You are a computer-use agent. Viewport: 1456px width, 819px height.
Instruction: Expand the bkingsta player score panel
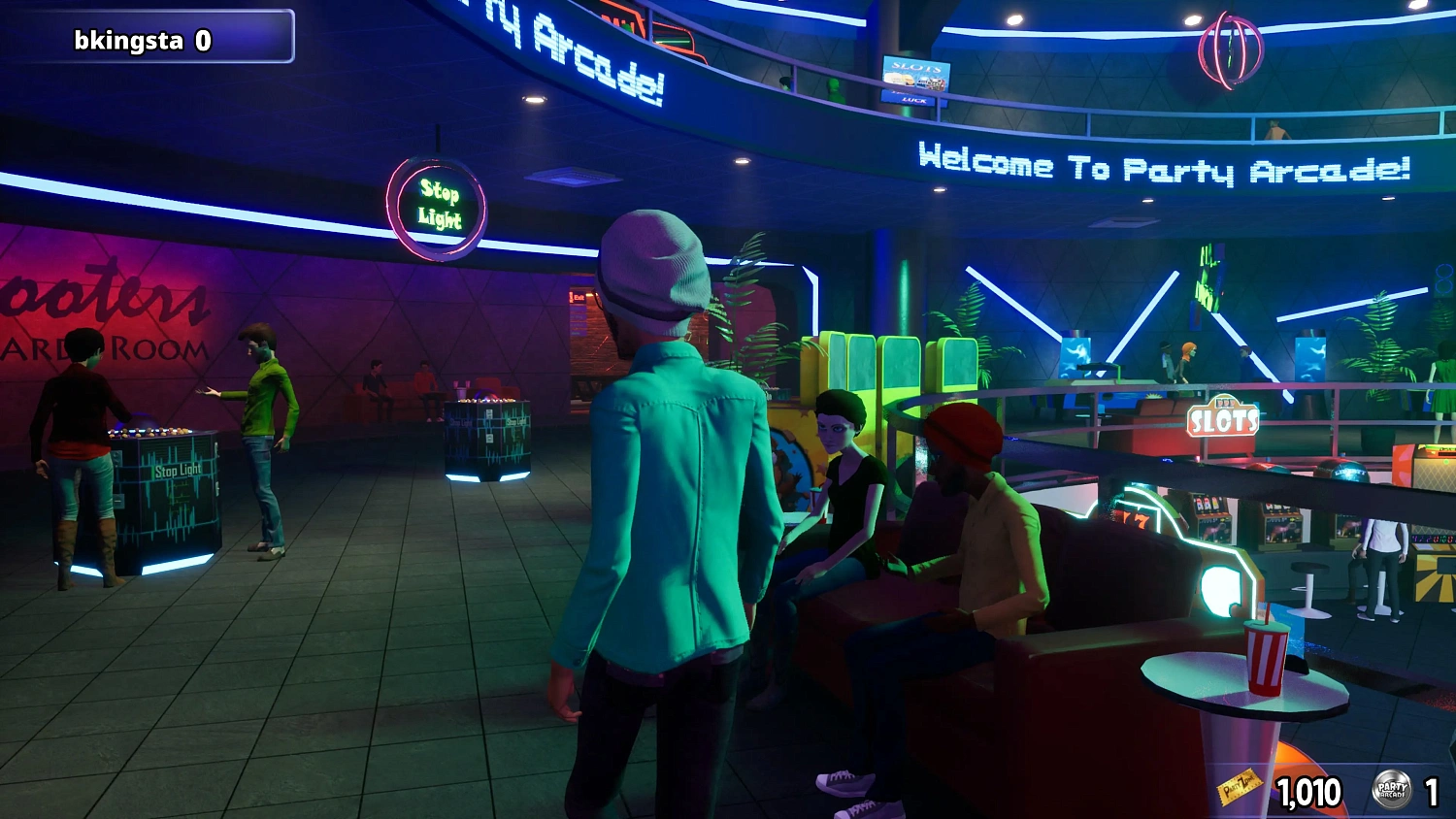coord(146,41)
